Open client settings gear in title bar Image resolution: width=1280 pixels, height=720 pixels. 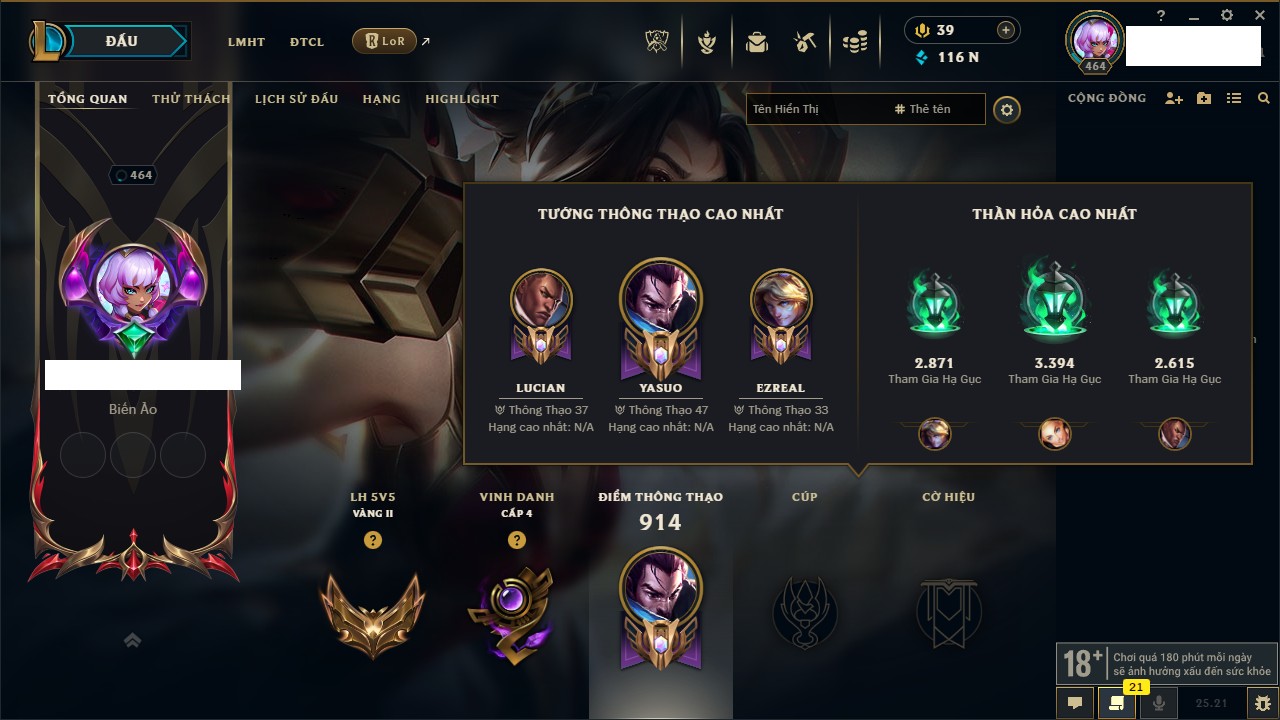(1227, 16)
